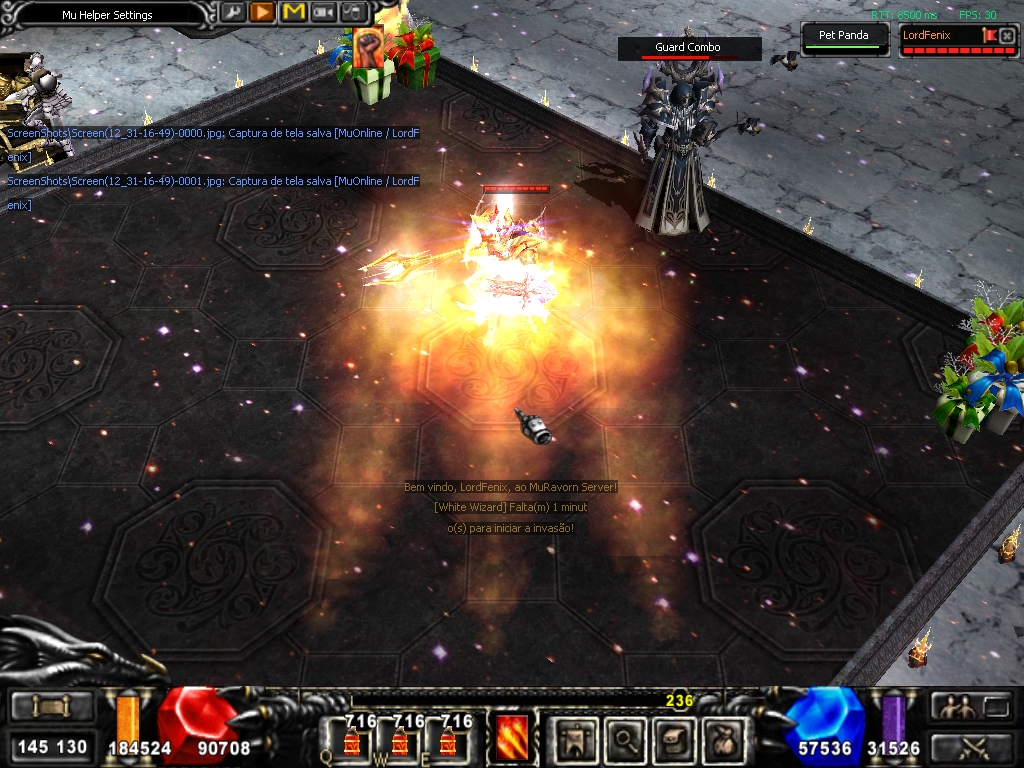This screenshot has width=1024, height=768.
Task: Click the magnifying glass button
Action: (x=625, y=740)
